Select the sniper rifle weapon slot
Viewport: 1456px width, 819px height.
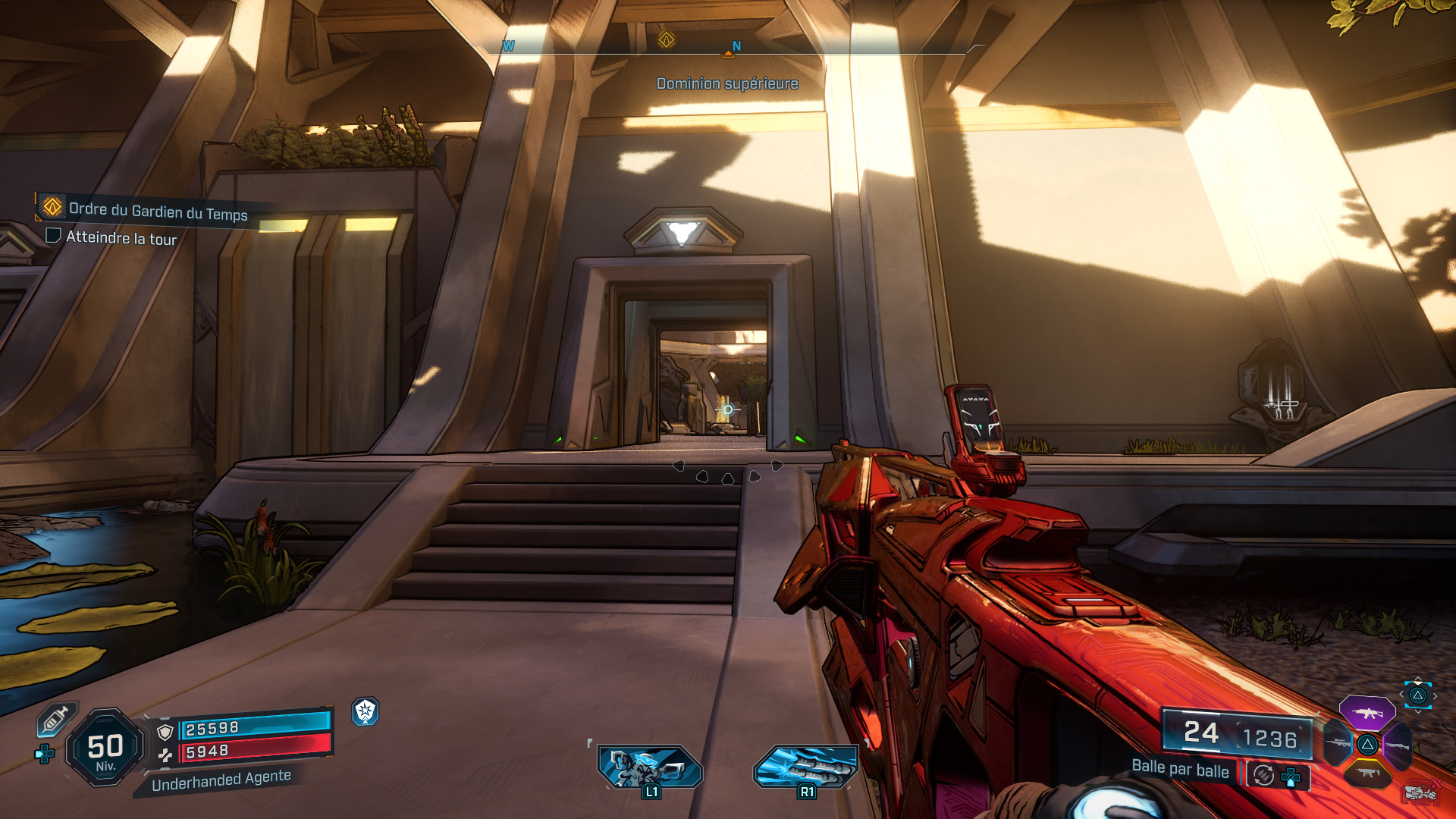point(1339,743)
